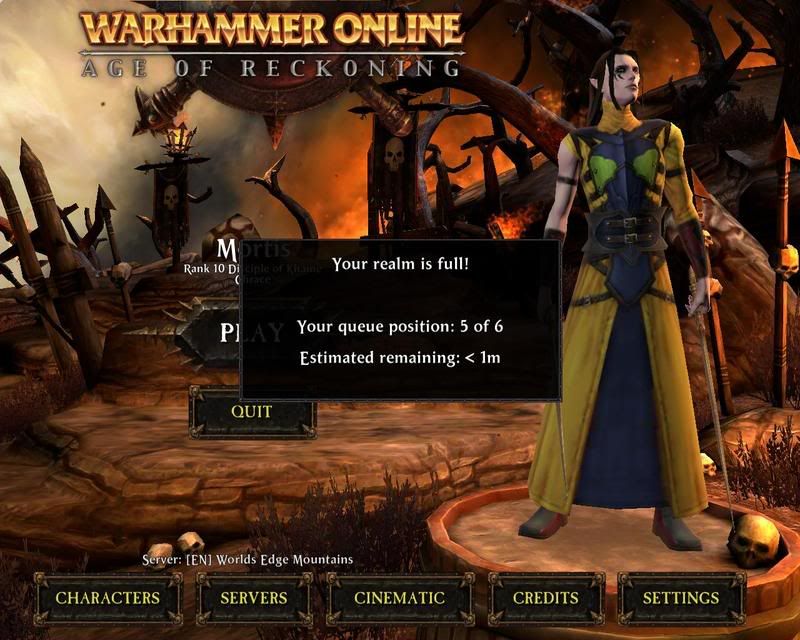This screenshot has width=800, height=640.
Task: Open the Servers list
Action: tap(252, 598)
